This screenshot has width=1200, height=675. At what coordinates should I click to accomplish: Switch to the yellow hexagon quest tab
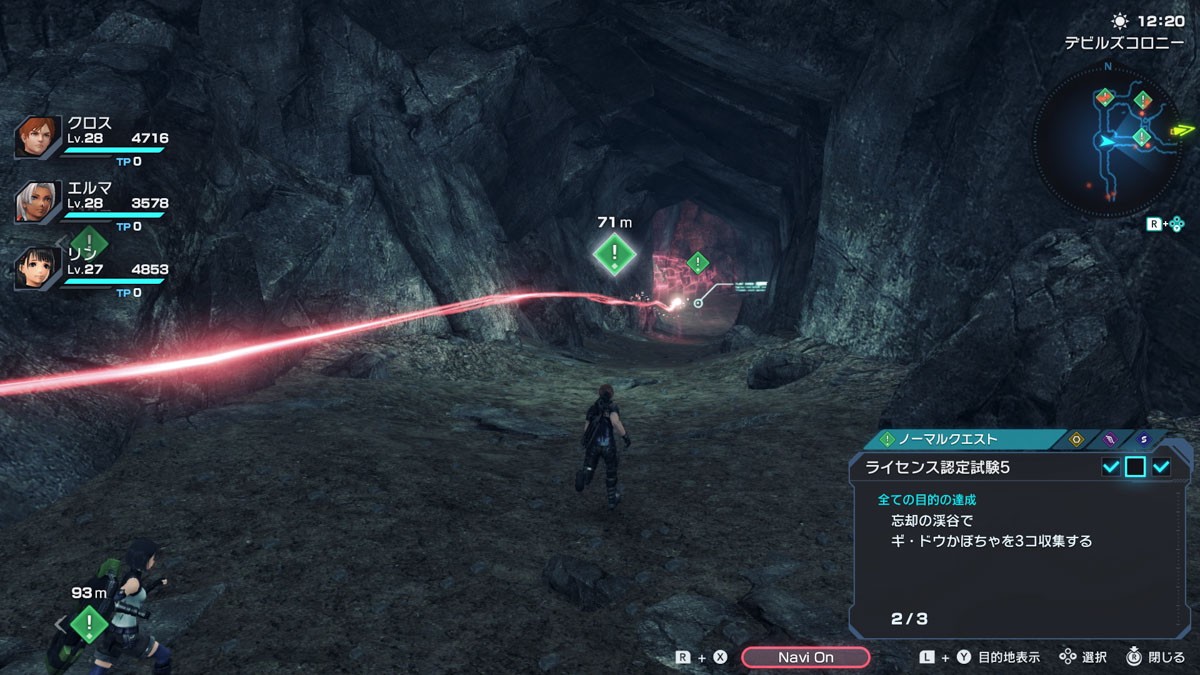[1077, 439]
